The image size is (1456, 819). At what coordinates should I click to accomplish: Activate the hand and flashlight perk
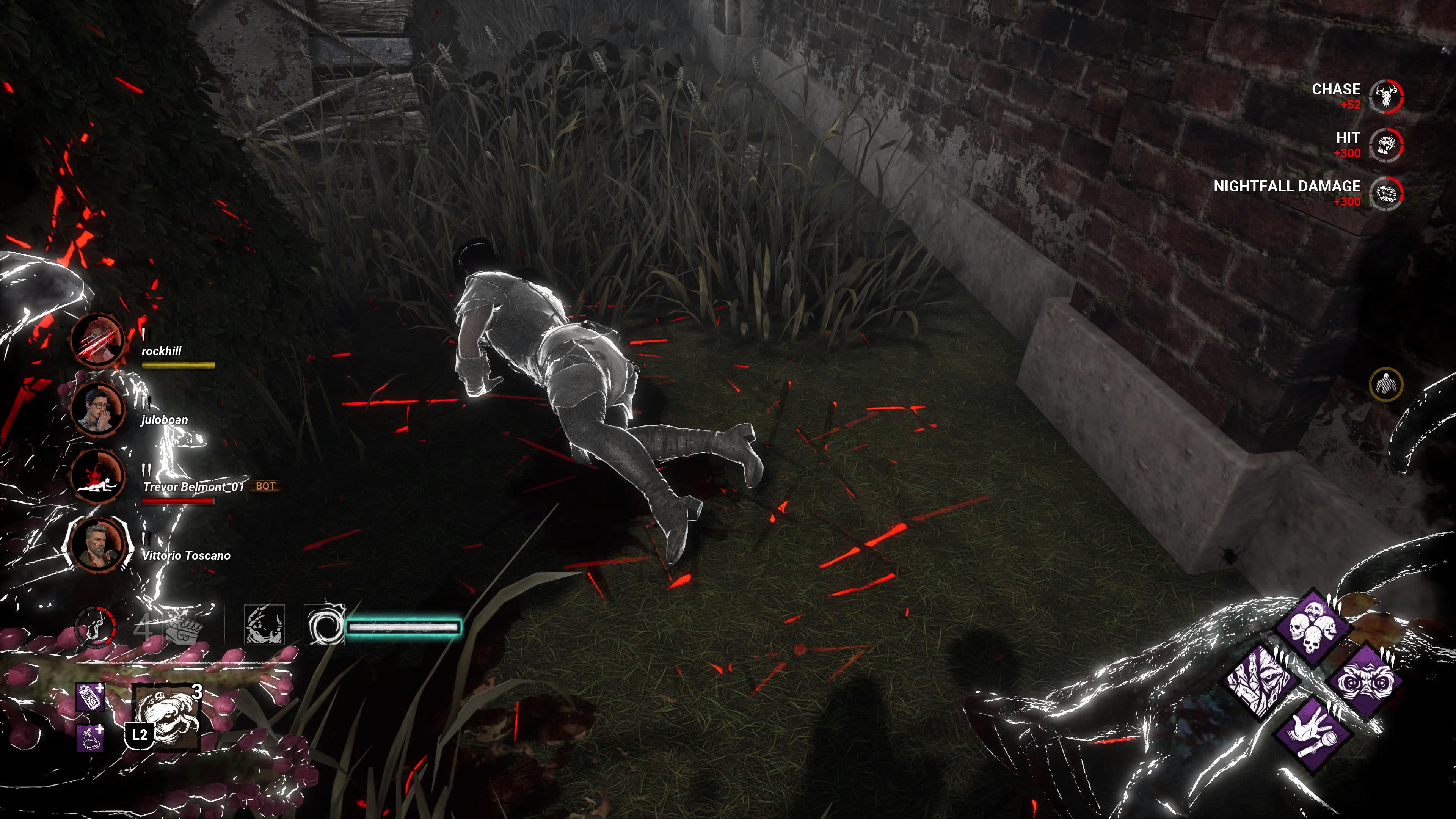coord(1313,734)
